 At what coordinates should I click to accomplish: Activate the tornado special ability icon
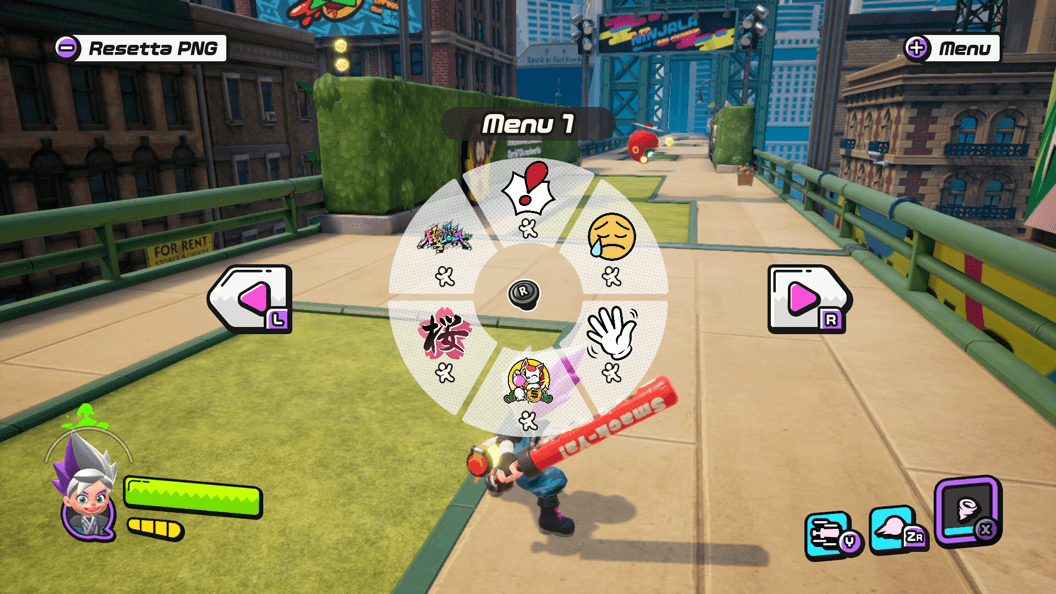tap(967, 510)
